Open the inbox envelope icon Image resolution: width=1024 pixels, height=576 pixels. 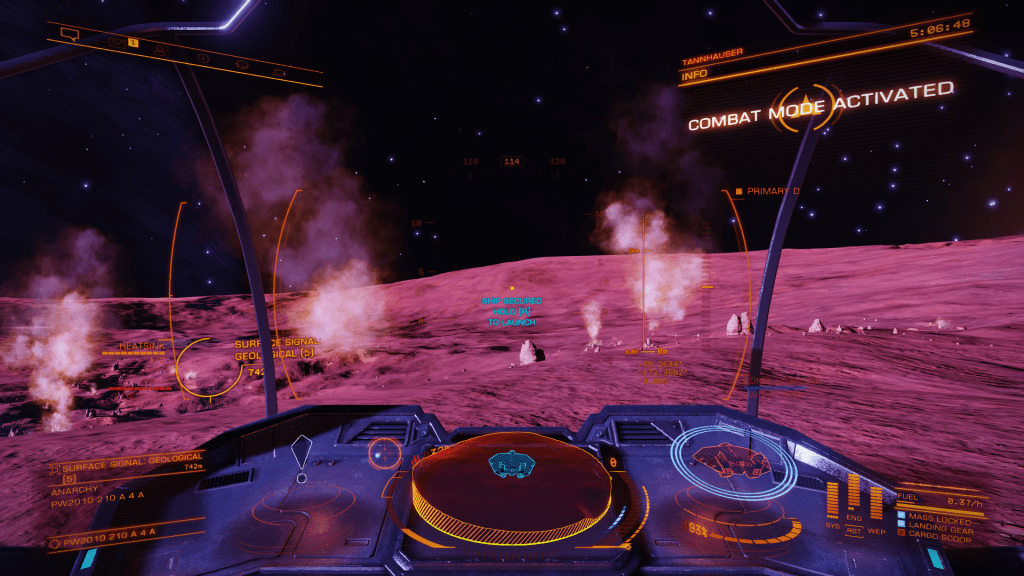pos(118,43)
